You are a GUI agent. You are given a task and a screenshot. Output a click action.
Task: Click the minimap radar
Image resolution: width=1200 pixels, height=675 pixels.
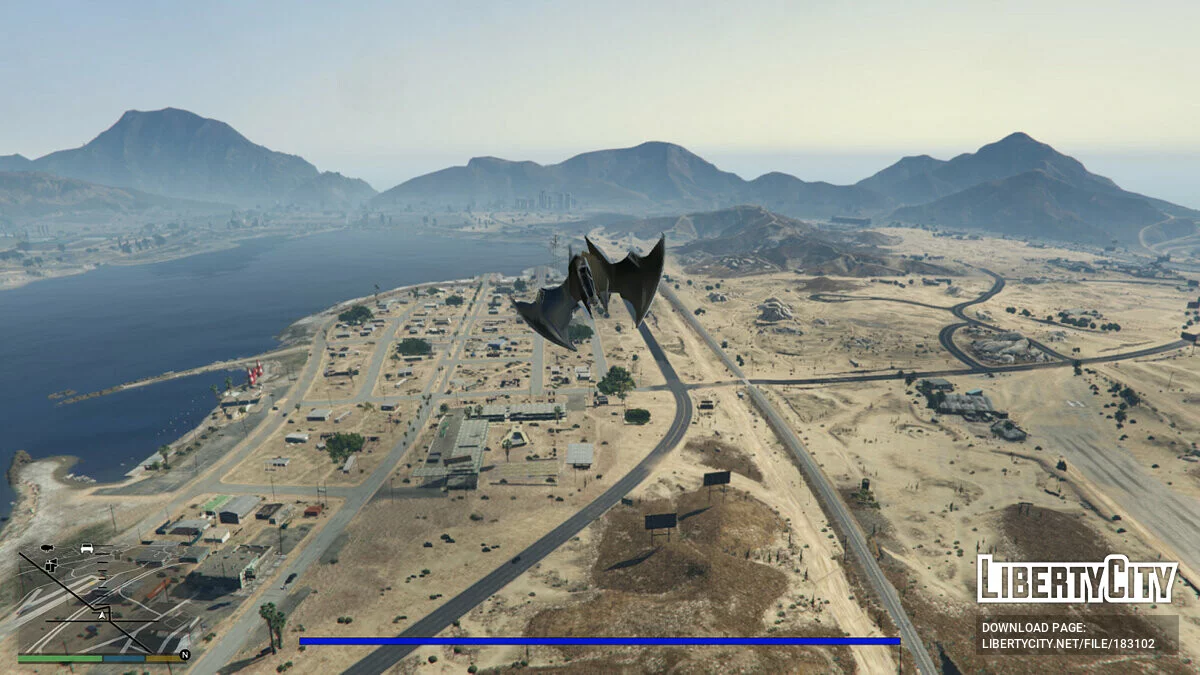(x=100, y=598)
